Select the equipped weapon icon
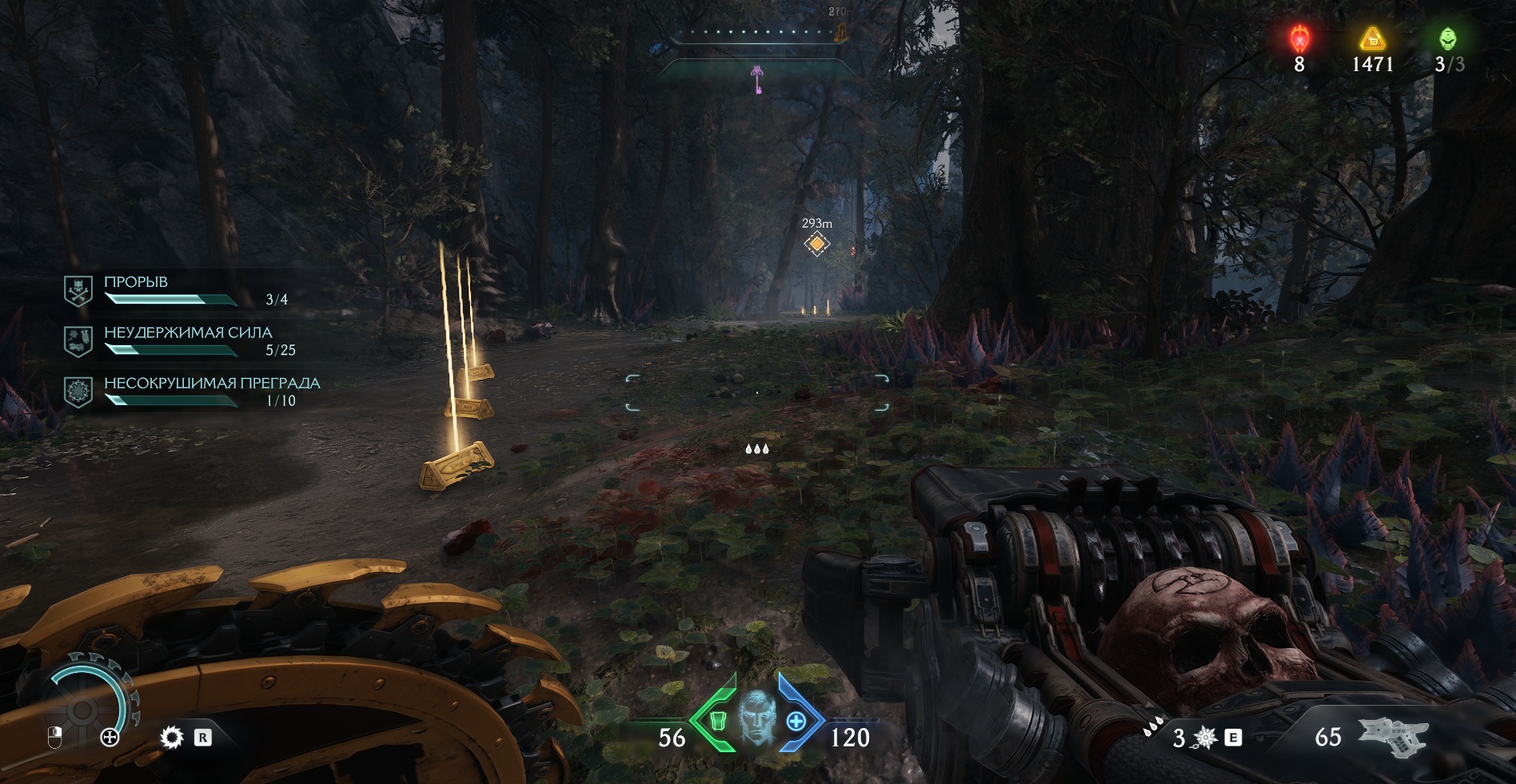1516x784 pixels. point(1394,735)
